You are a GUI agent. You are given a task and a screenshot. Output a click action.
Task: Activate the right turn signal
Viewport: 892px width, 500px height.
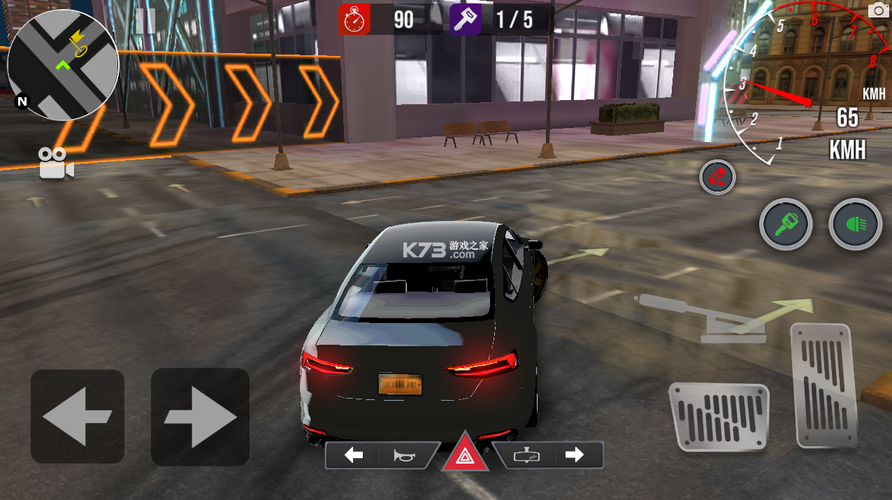tap(574, 456)
